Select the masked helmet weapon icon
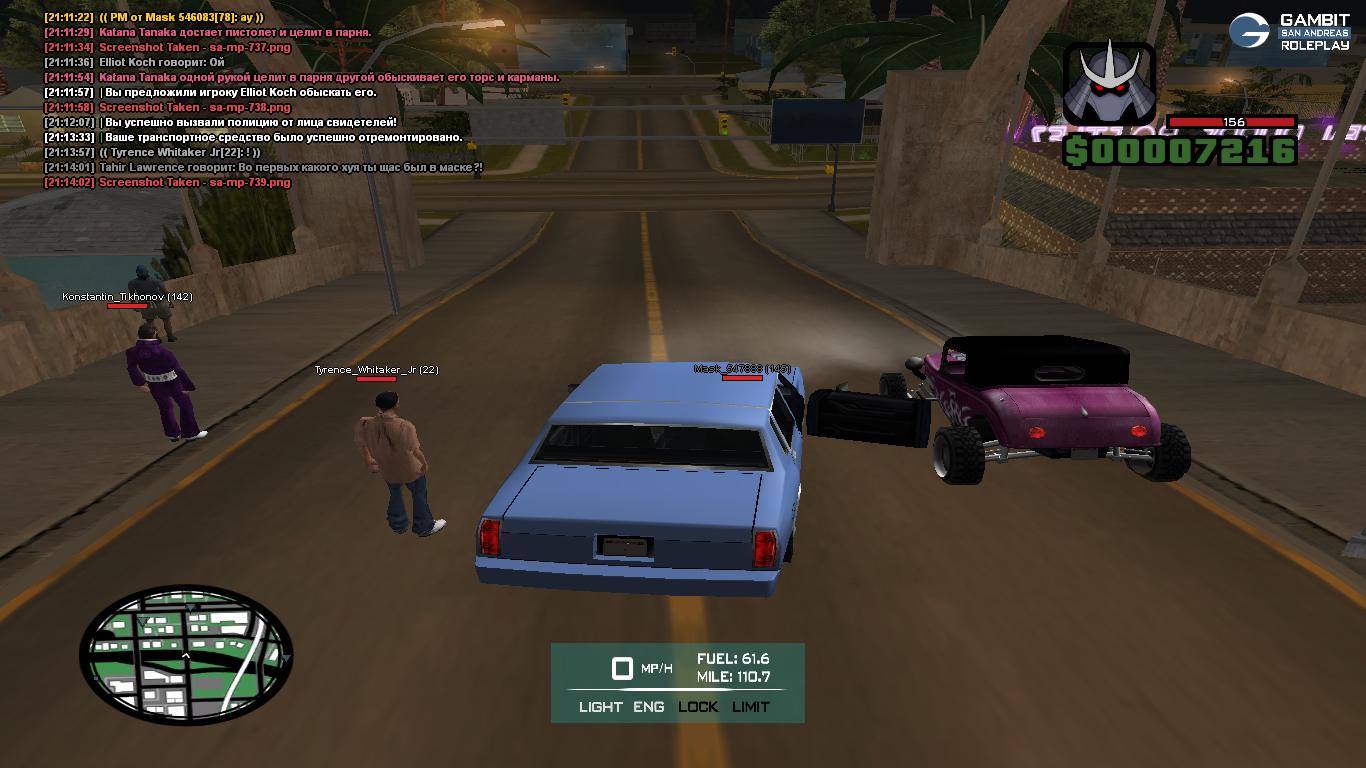Screen dimensions: 1366x768 pos(1108,85)
